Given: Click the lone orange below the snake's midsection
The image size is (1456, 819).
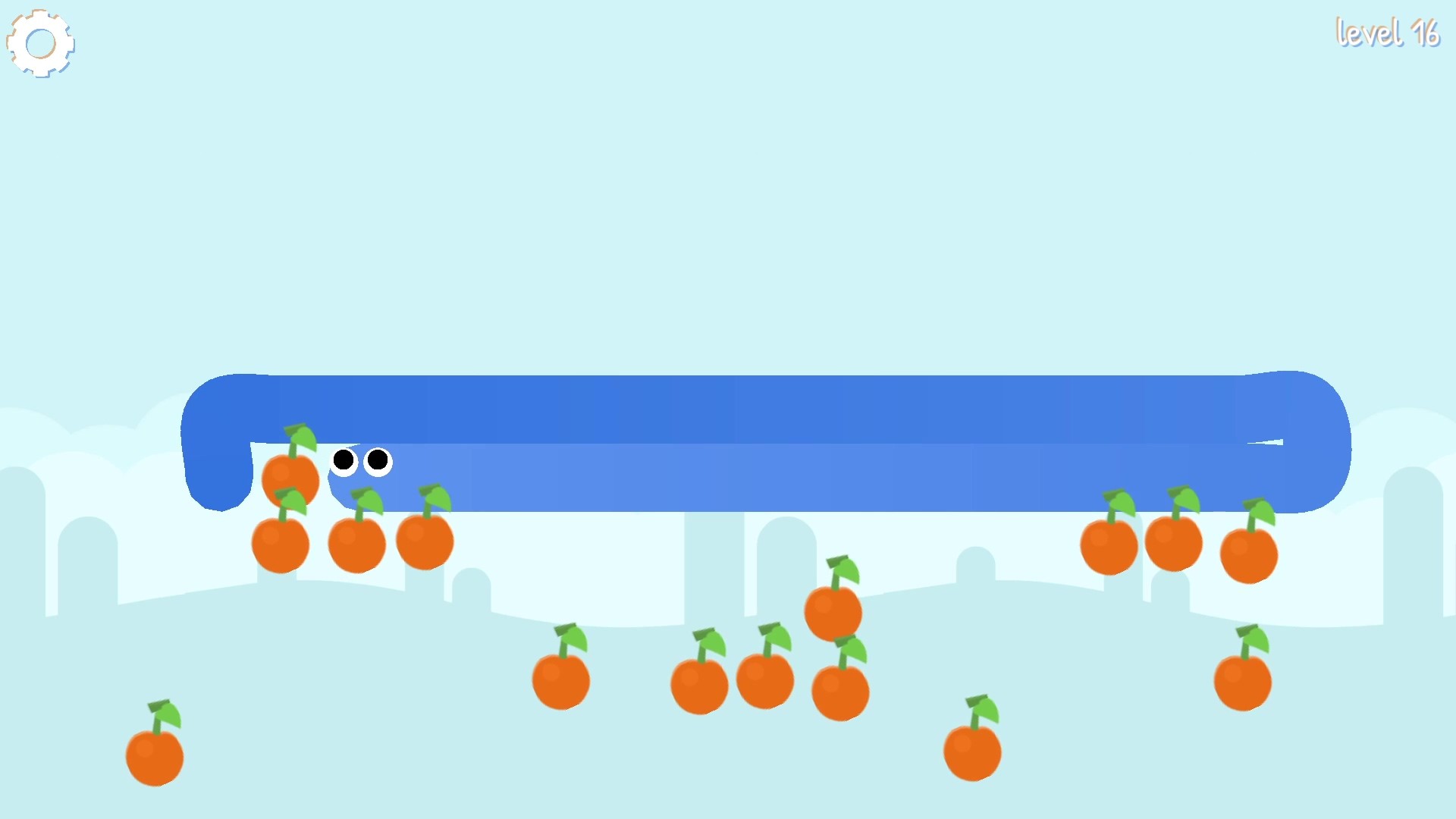Looking at the screenshot, I should 561,680.
